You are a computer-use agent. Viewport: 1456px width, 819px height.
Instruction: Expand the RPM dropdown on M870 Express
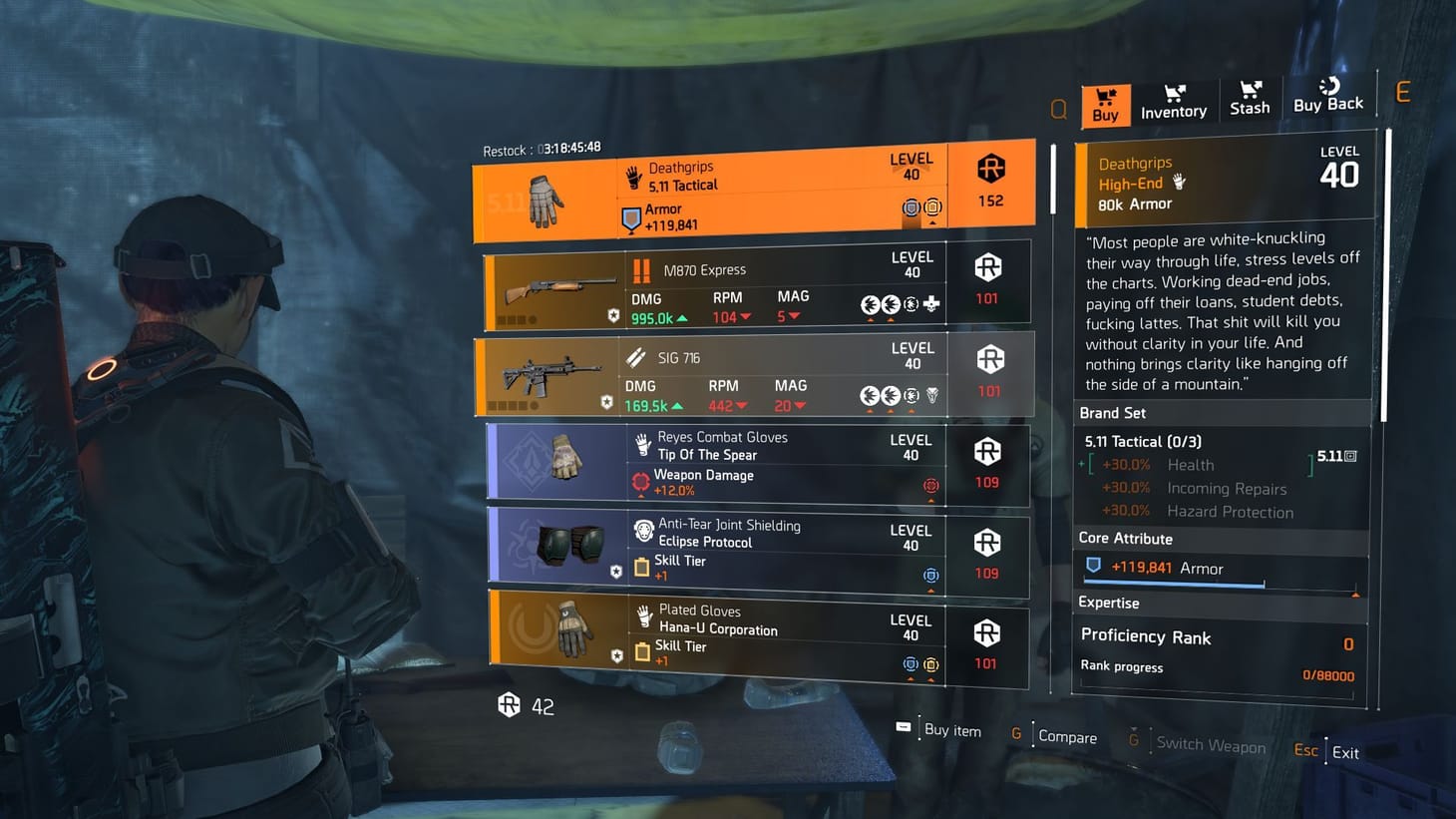tap(746, 317)
